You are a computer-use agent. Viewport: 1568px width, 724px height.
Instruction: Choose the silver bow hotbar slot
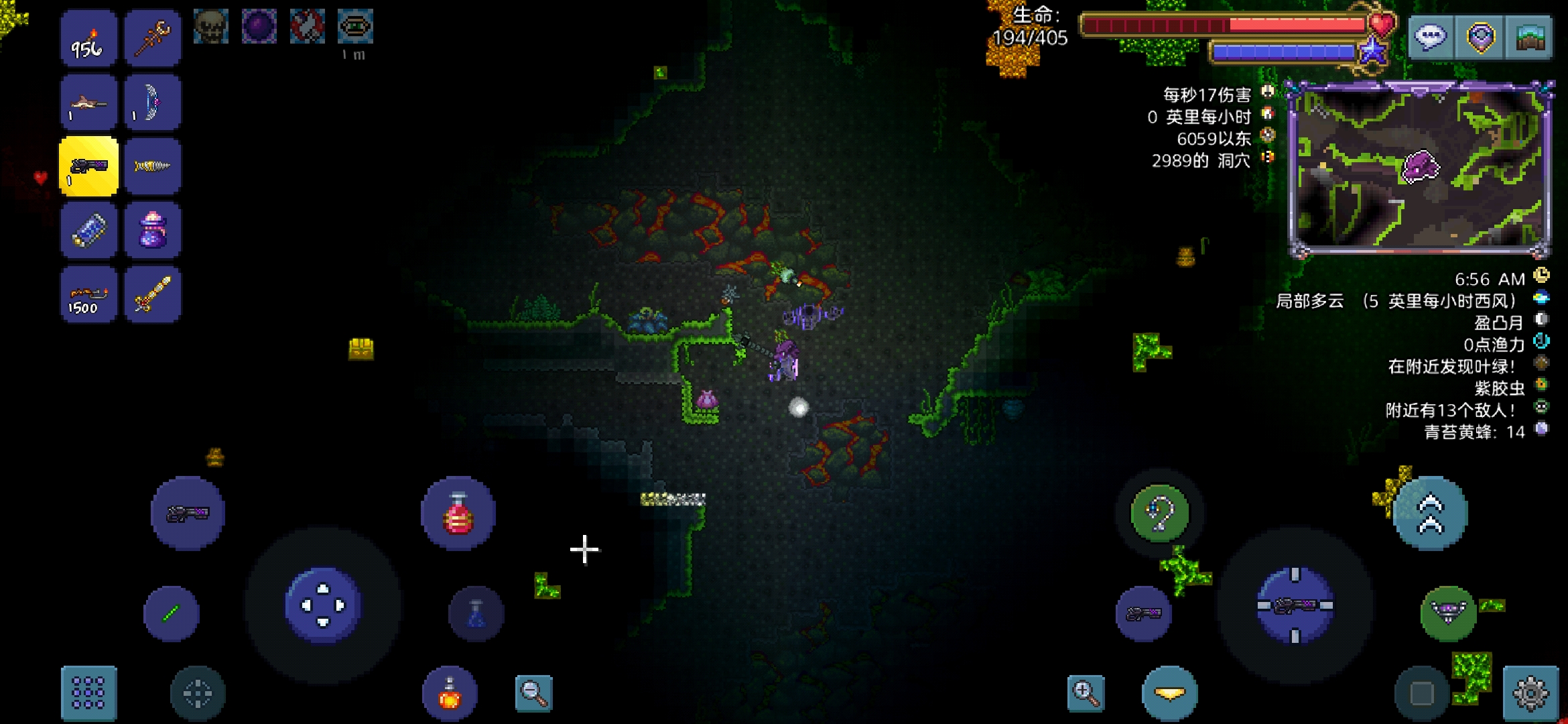(152, 103)
